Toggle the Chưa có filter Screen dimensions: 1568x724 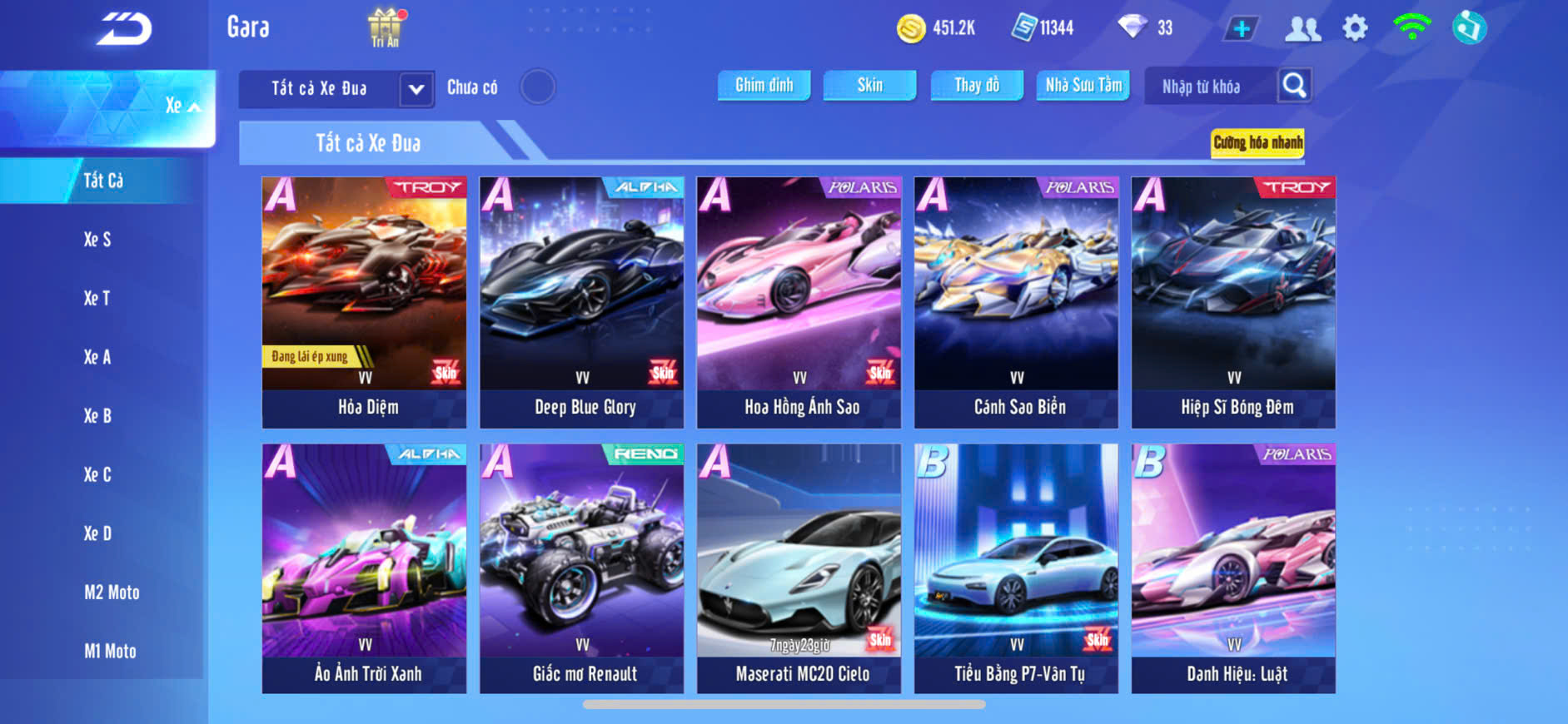[x=537, y=87]
